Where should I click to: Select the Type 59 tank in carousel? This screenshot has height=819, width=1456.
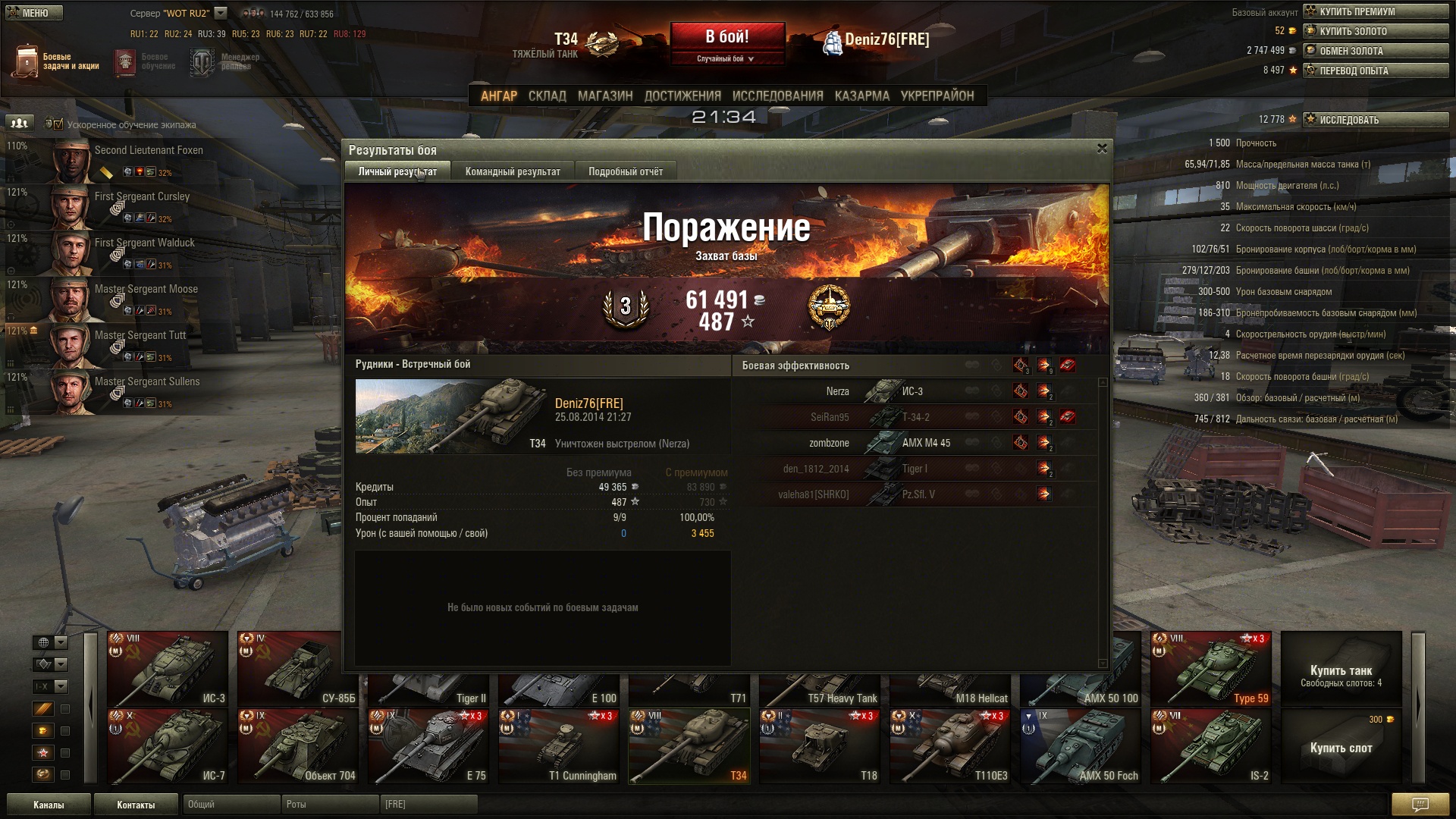pos(1210,668)
